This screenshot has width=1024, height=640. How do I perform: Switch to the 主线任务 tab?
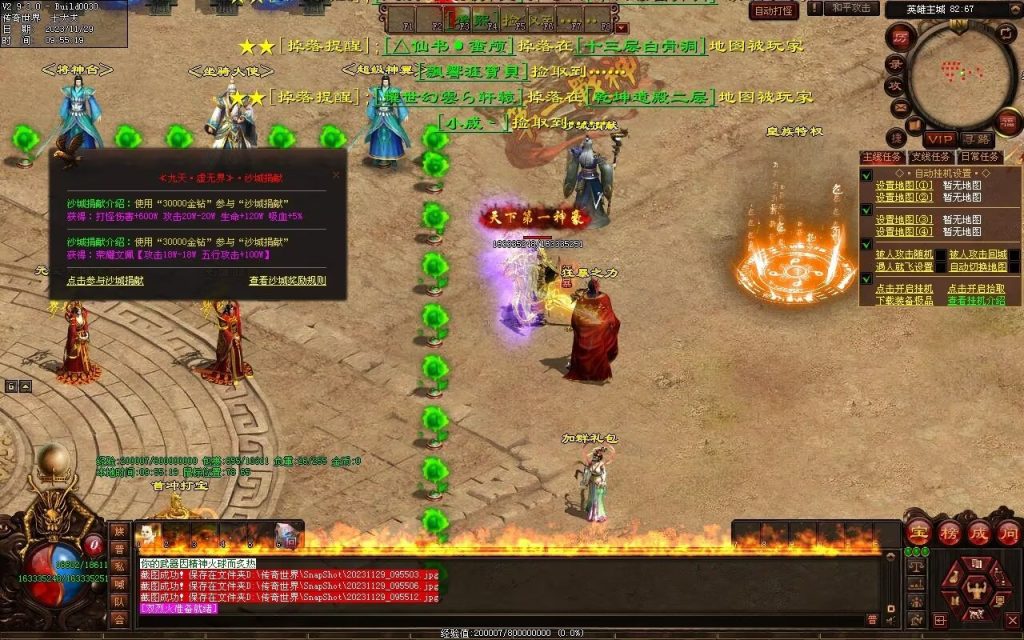tap(882, 157)
